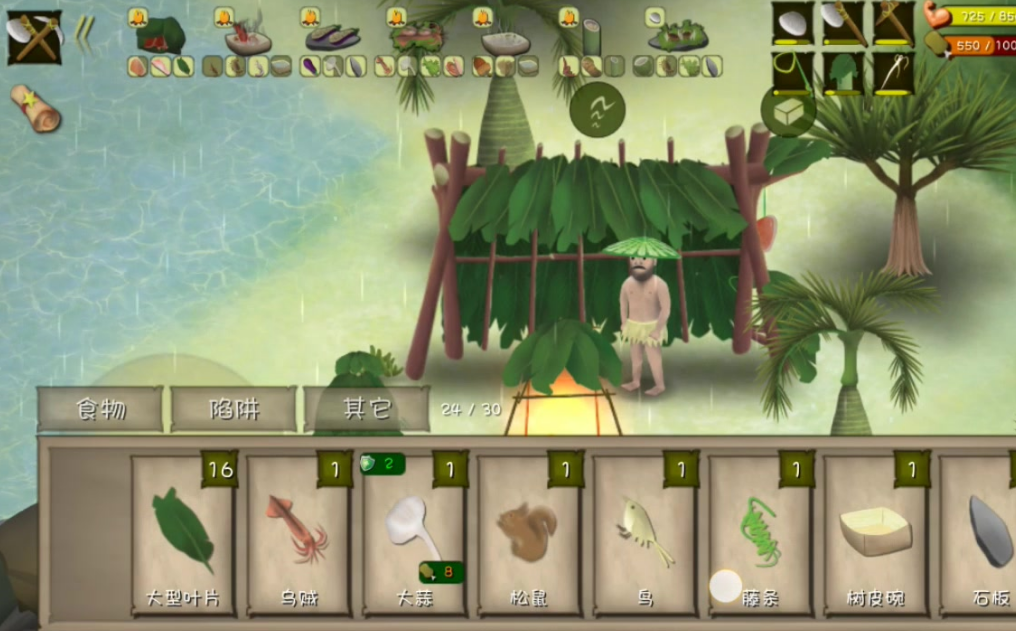Switch to the 食物 tab
Screen dimensions: 1016x631
(x=100, y=409)
